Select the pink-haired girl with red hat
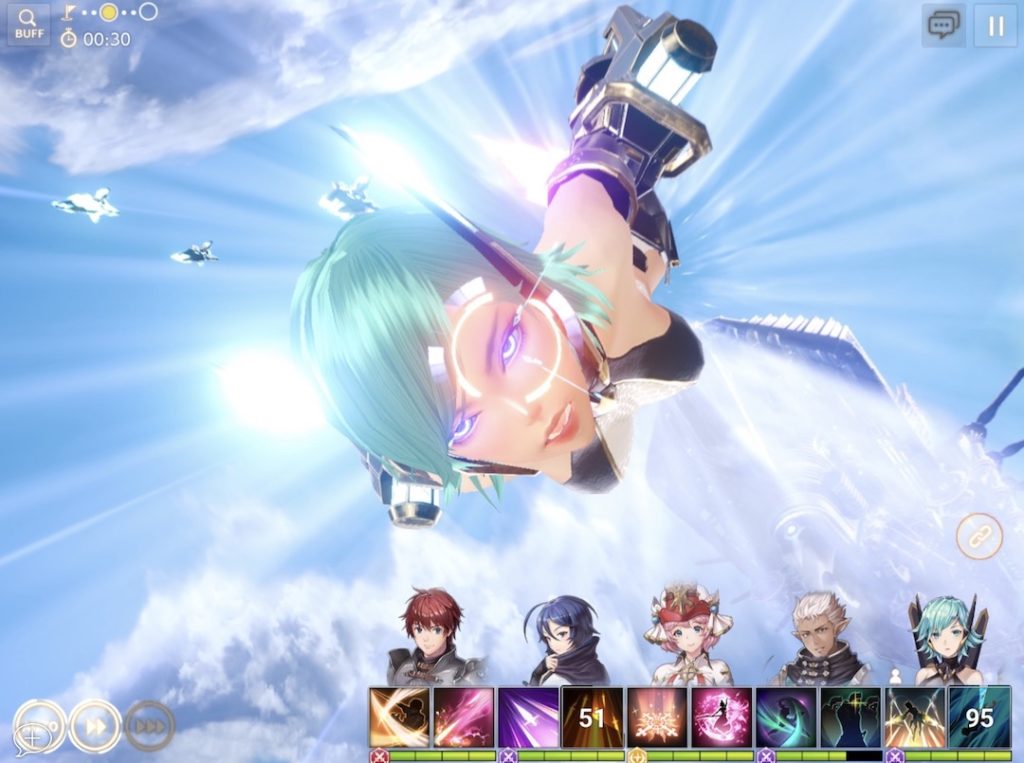Image resolution: width=1024 pixels, height=763 pixels. click(x=687, y=637)
